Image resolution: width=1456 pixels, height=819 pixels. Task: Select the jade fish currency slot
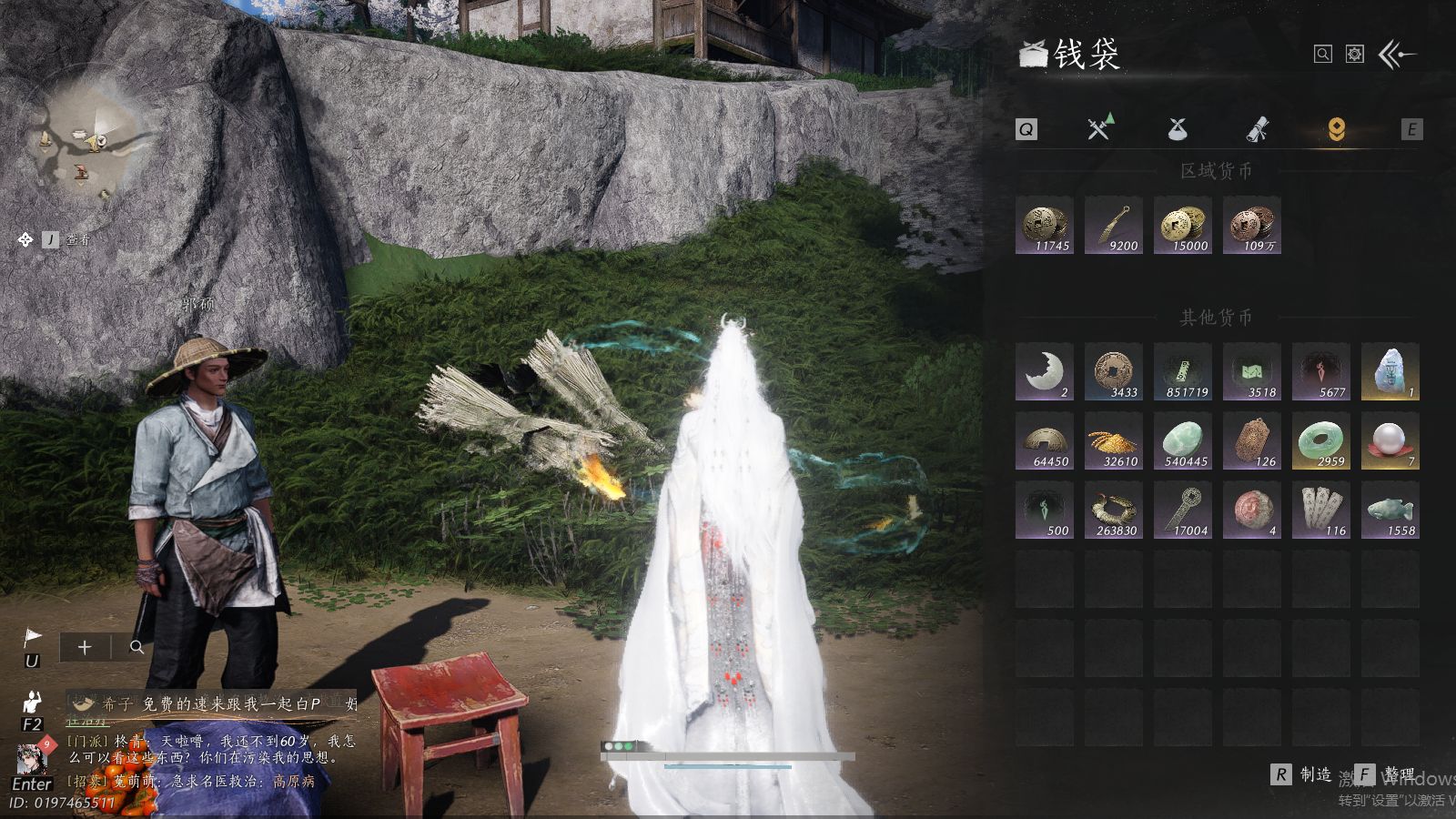tap(1390, 510)
